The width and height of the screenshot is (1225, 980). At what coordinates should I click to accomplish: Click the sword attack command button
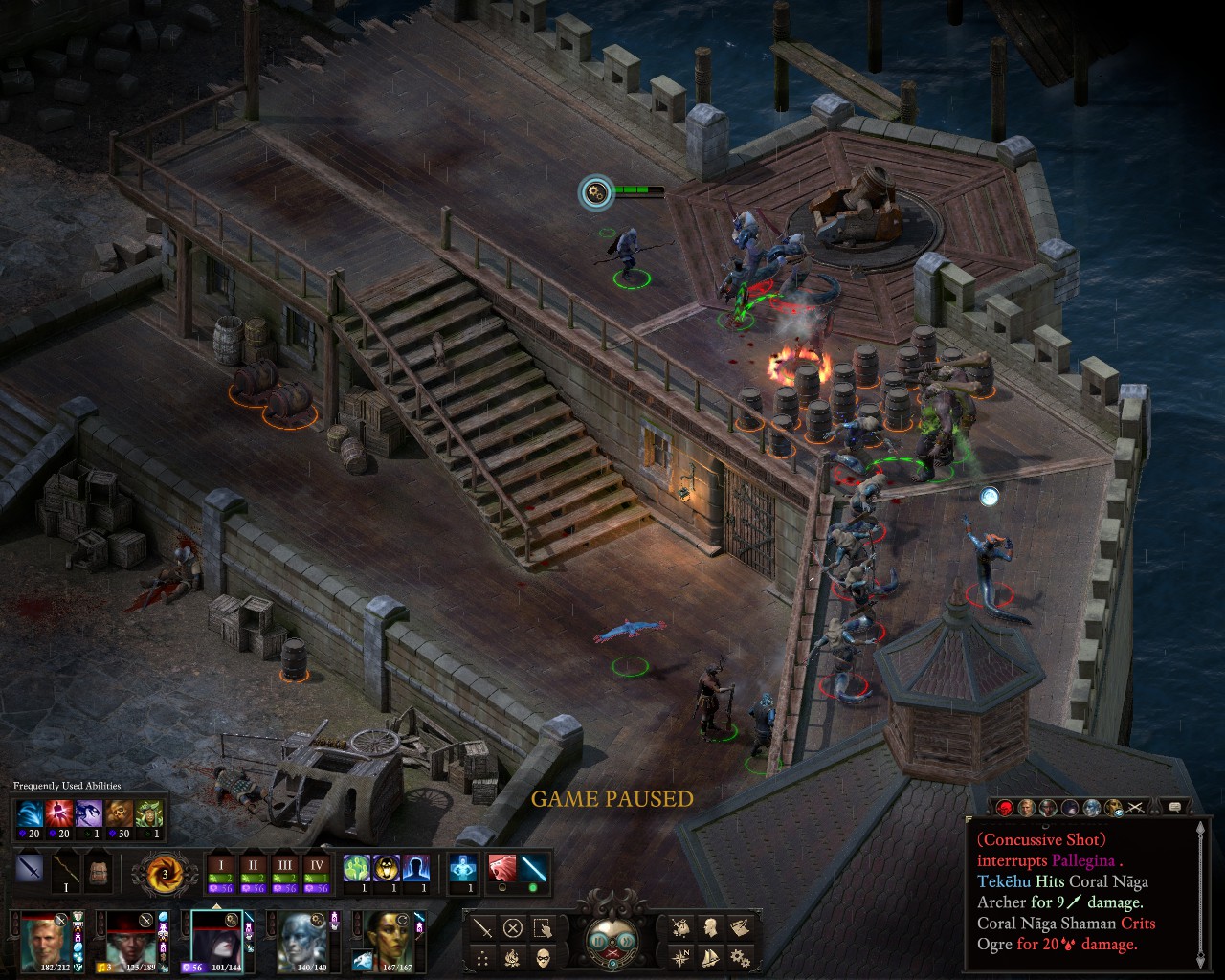483,927
